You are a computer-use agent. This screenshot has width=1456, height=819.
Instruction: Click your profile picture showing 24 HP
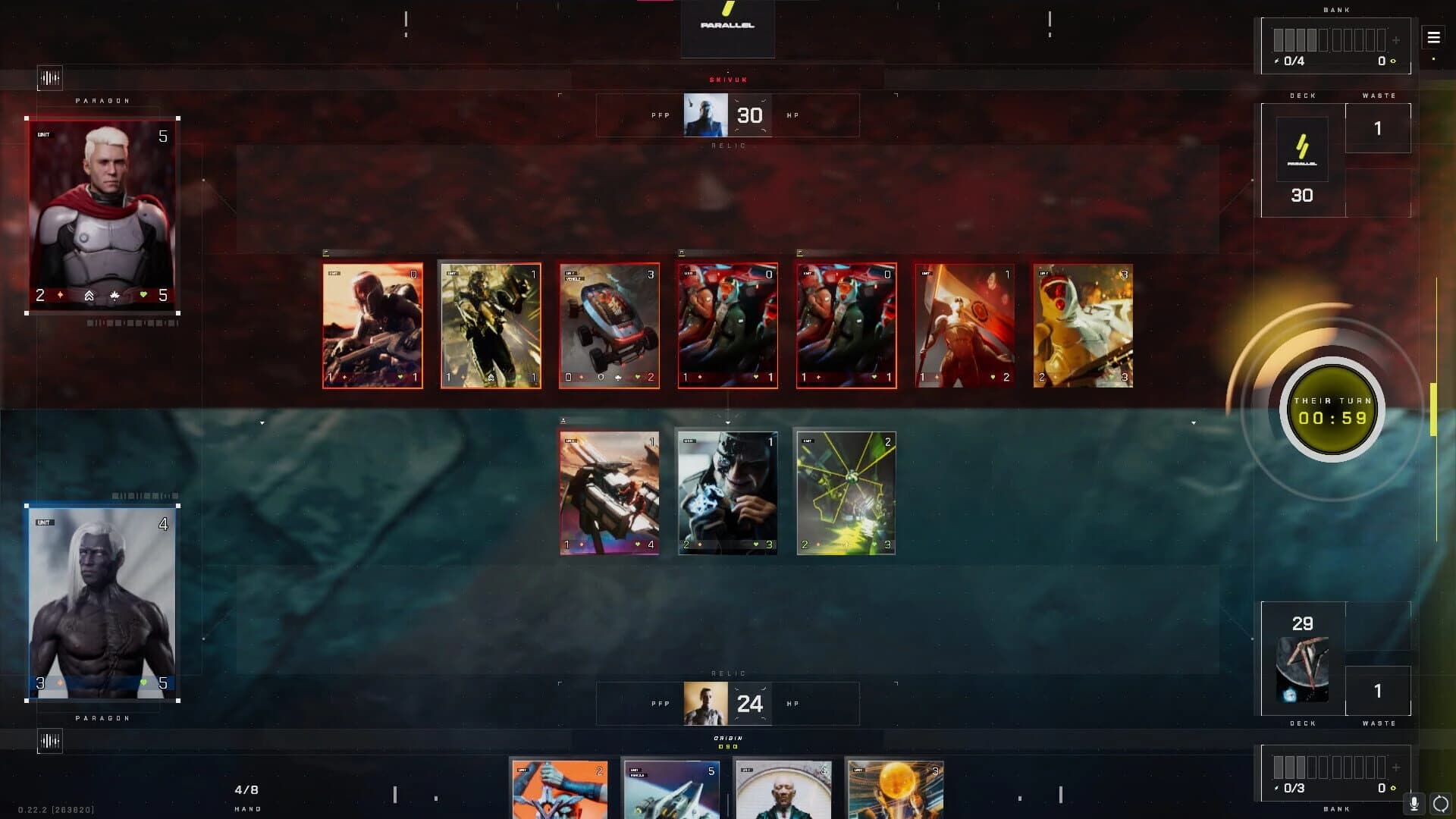pos(707,704)
